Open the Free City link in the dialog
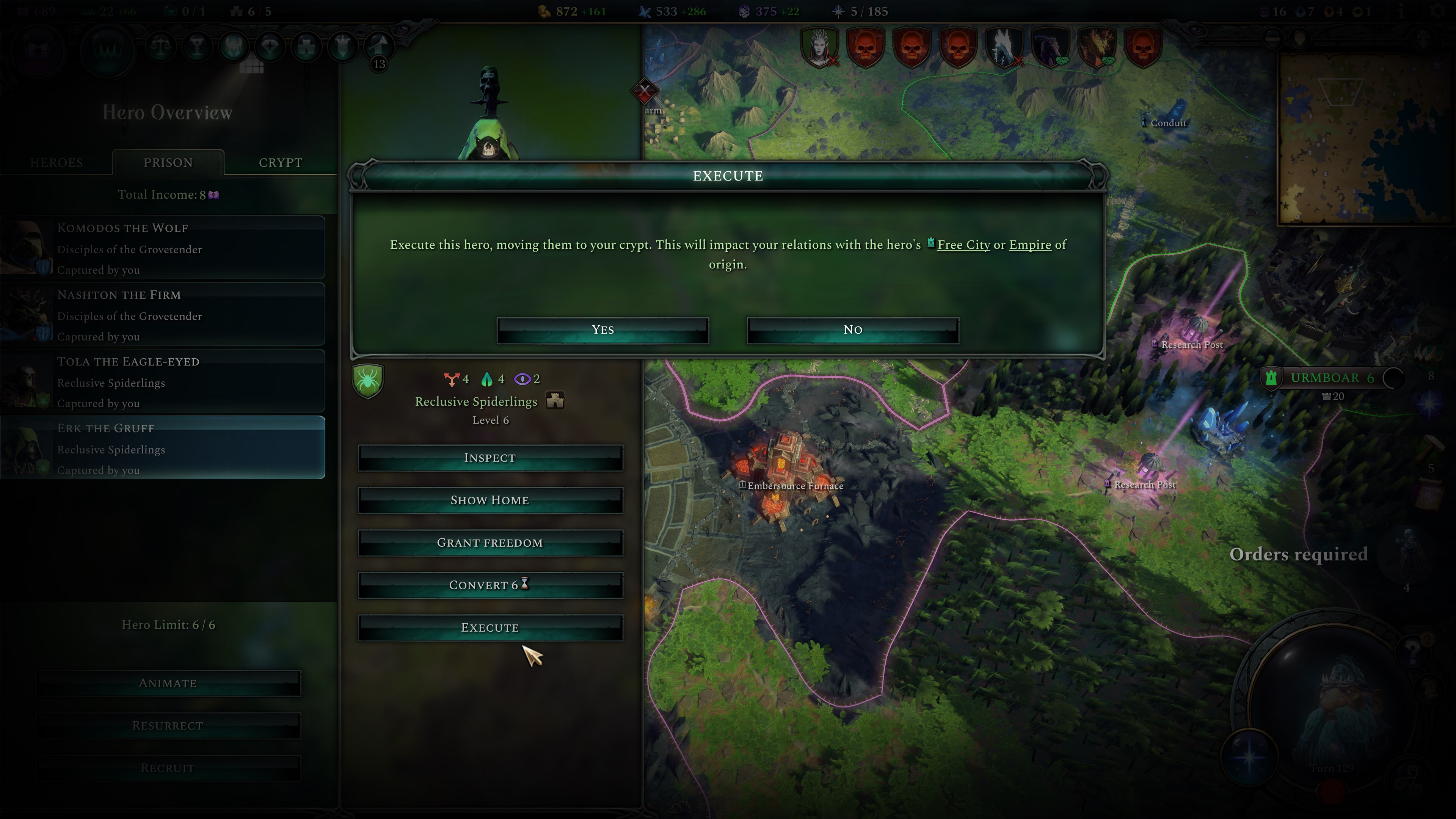Viewport: 1456px width, 819px height. [964, 245]
